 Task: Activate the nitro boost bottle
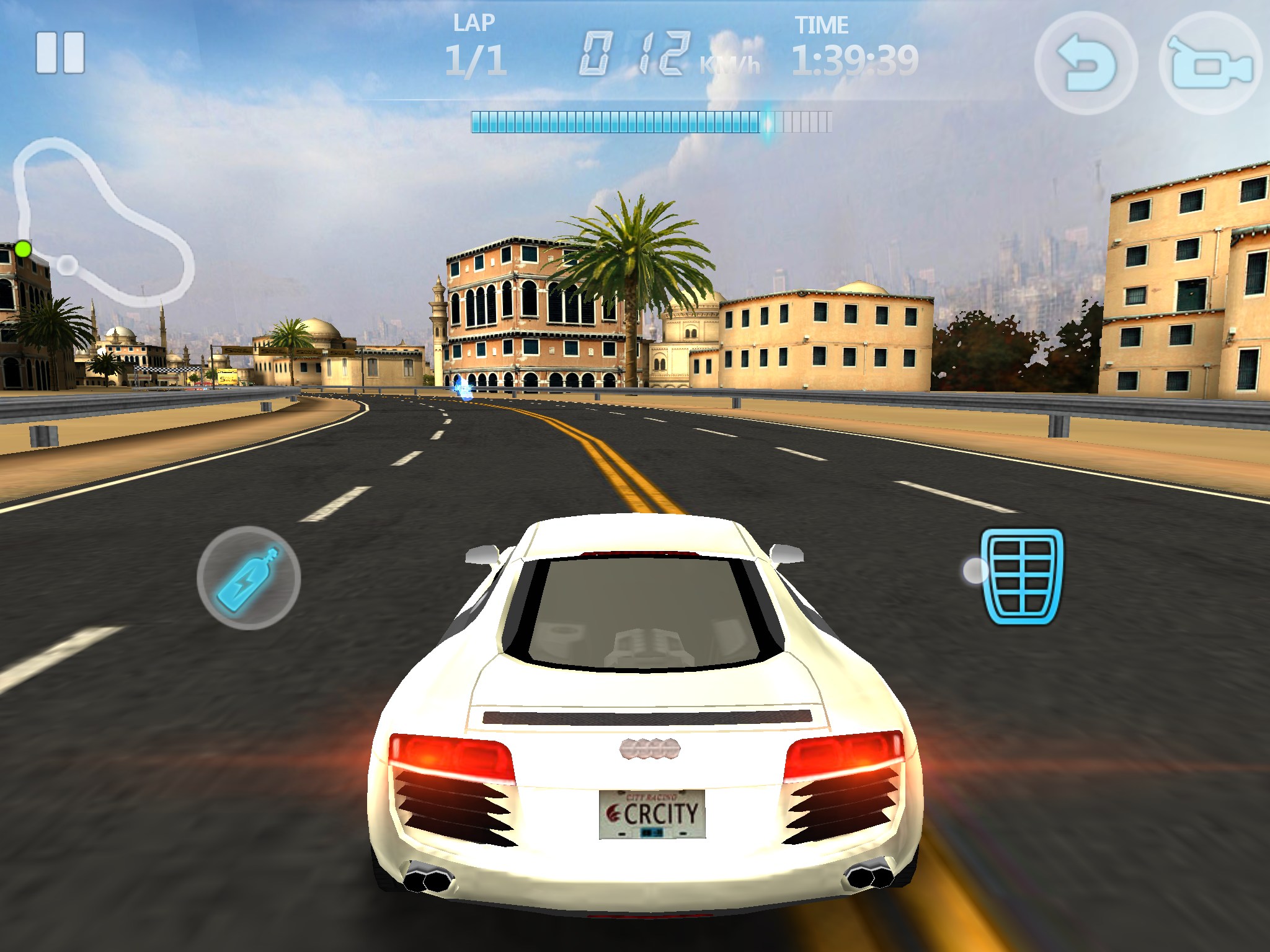tap(249, 578)
